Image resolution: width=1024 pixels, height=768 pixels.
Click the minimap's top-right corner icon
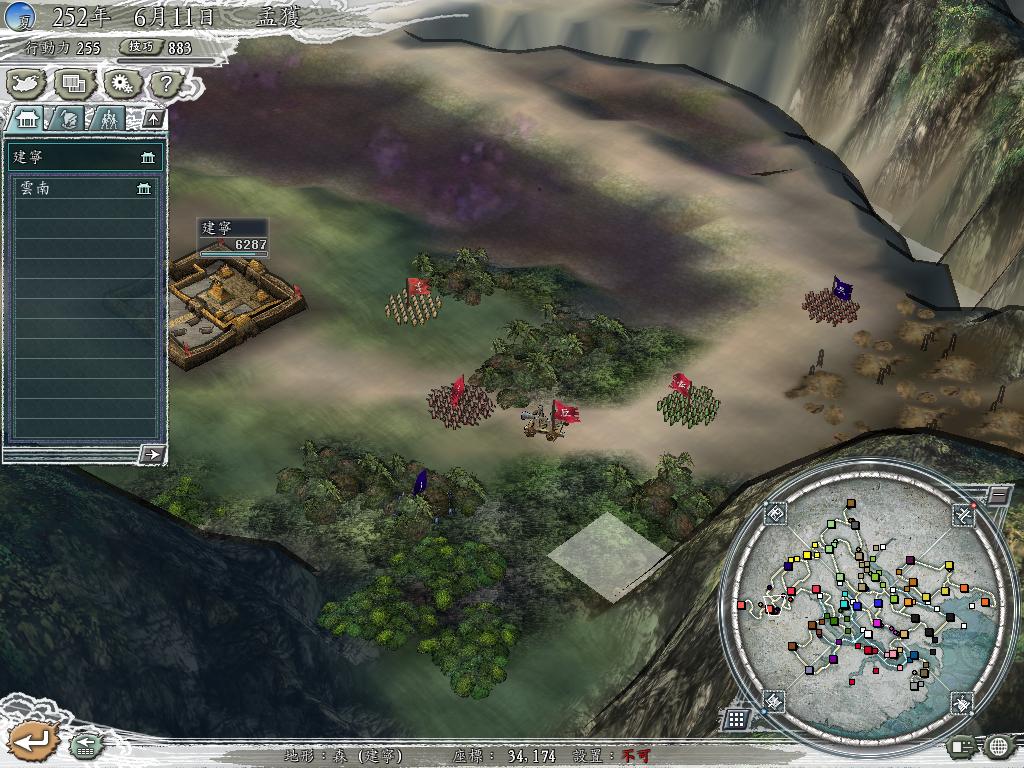point(962,514)
